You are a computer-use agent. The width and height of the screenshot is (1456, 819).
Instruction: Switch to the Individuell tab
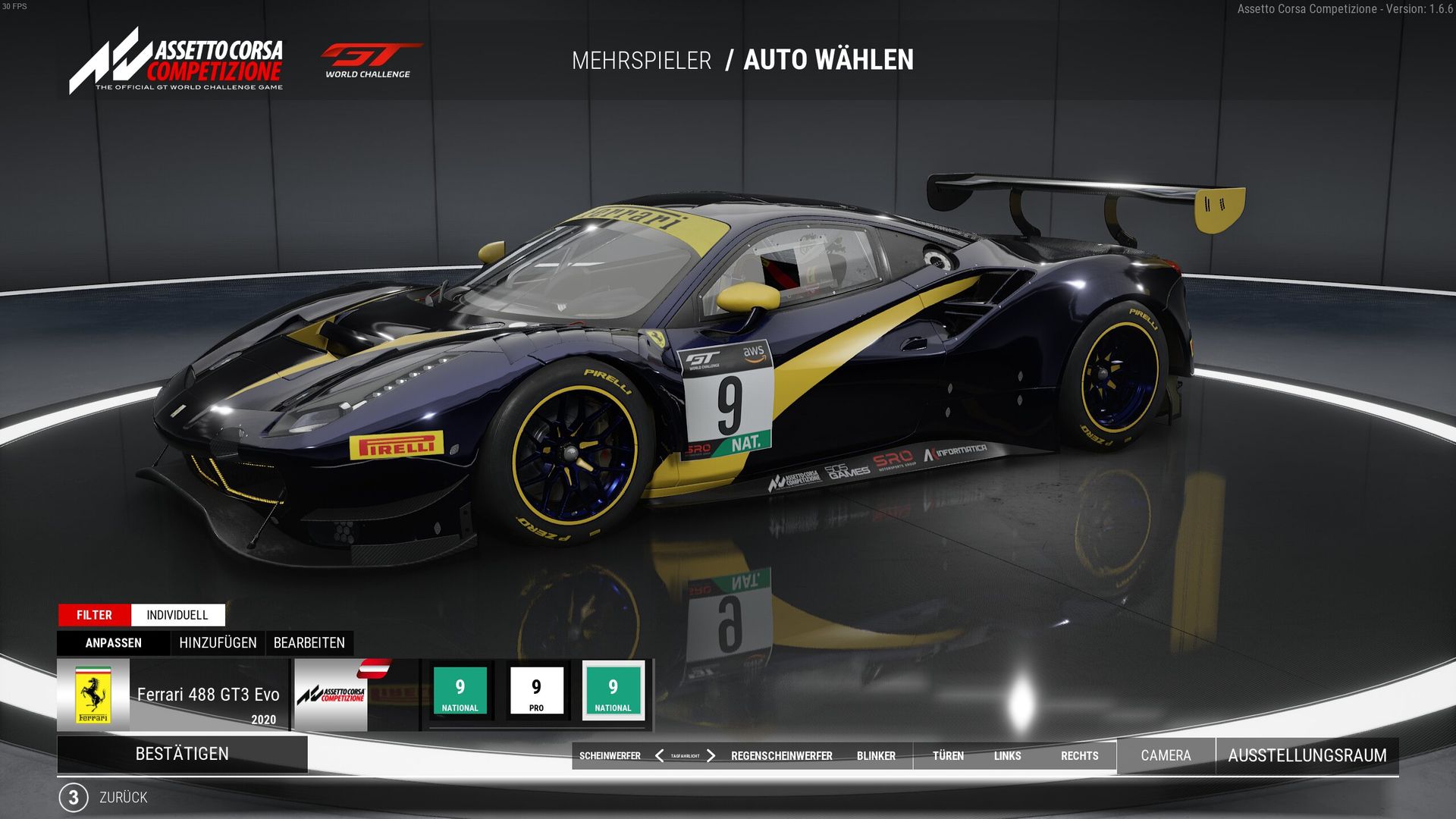tap(177, 615)
